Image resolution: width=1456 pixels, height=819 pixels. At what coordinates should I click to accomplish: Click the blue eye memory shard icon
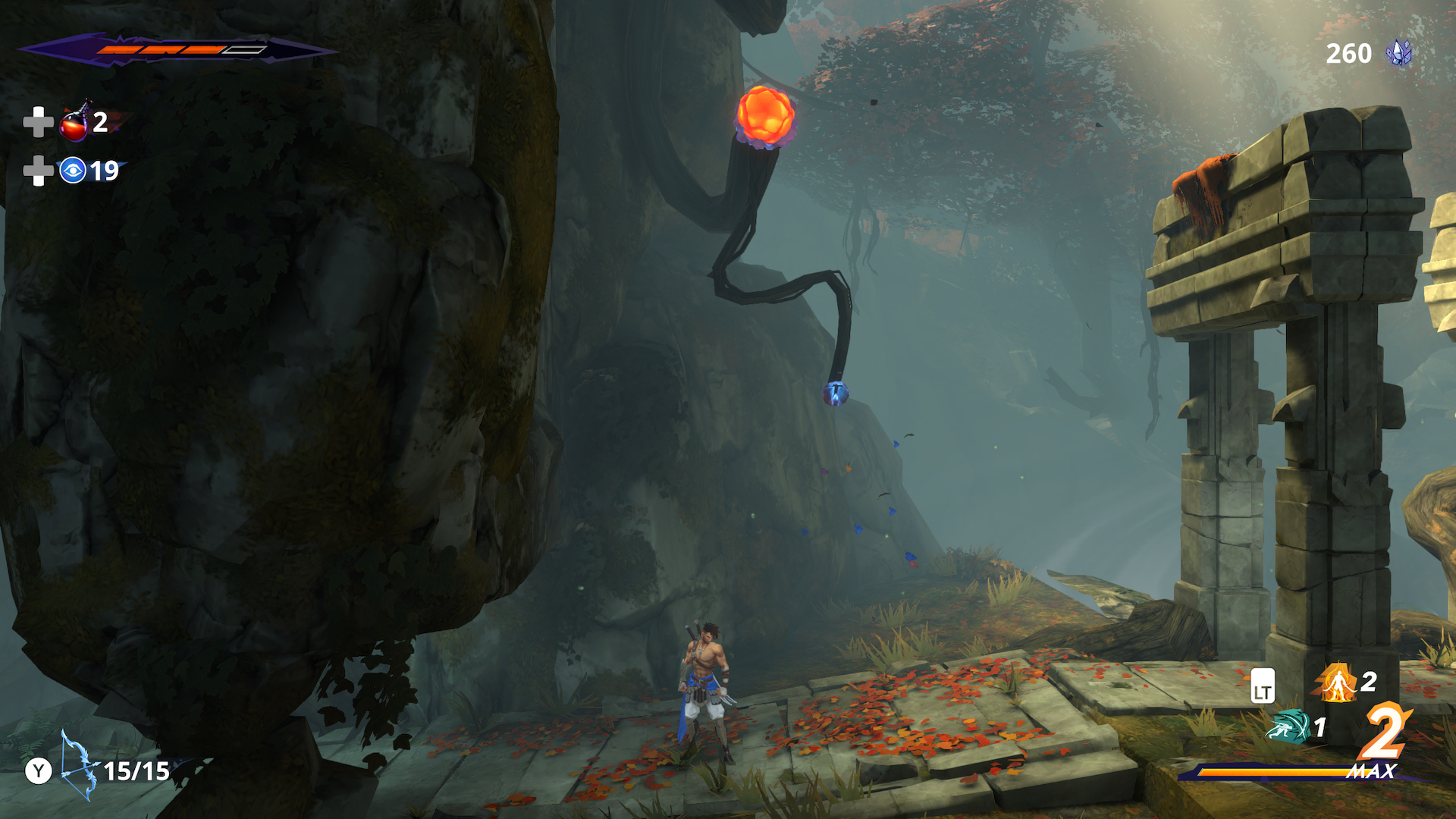coord(73,171)
